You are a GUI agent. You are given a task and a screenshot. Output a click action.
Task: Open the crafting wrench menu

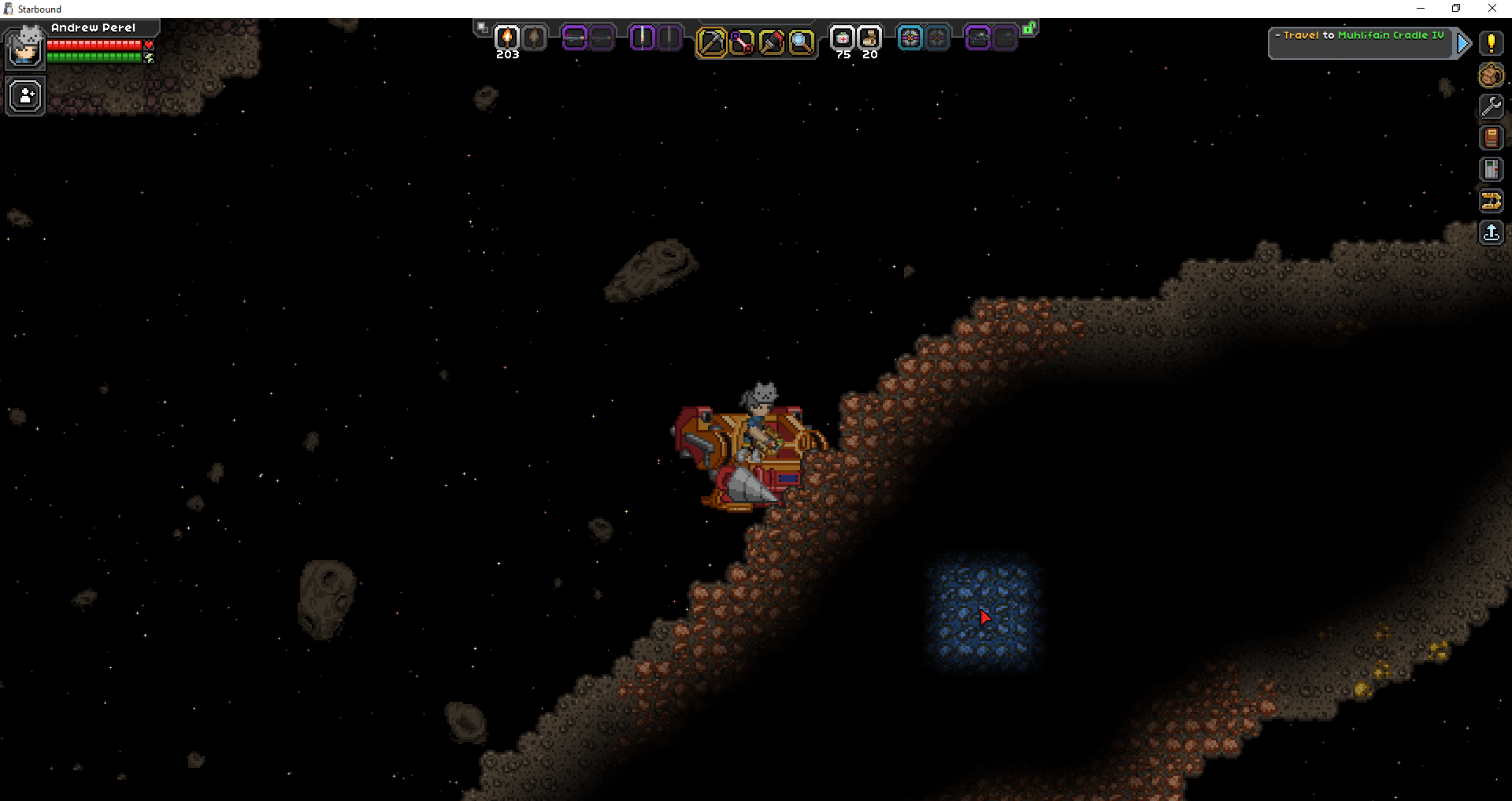[x=1492, y=106]
